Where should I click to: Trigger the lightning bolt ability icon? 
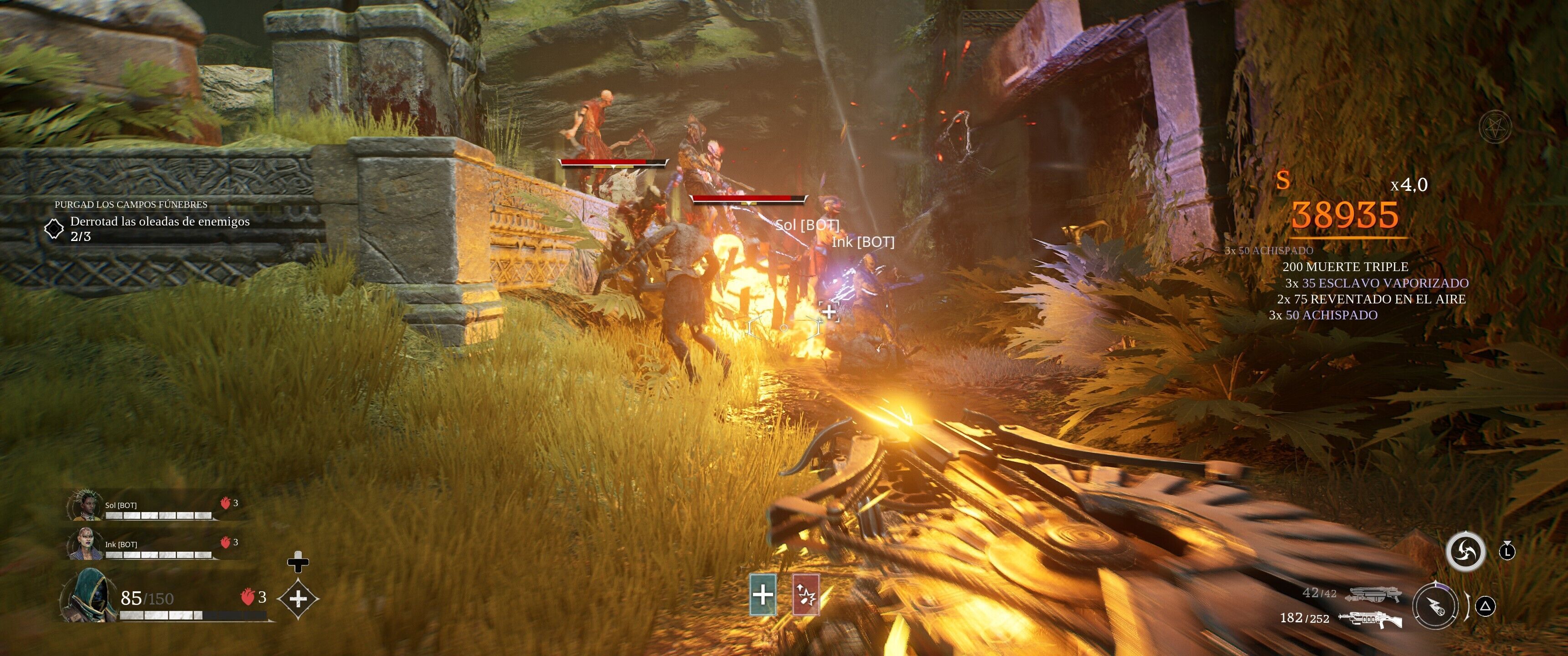click(1435, 605)
